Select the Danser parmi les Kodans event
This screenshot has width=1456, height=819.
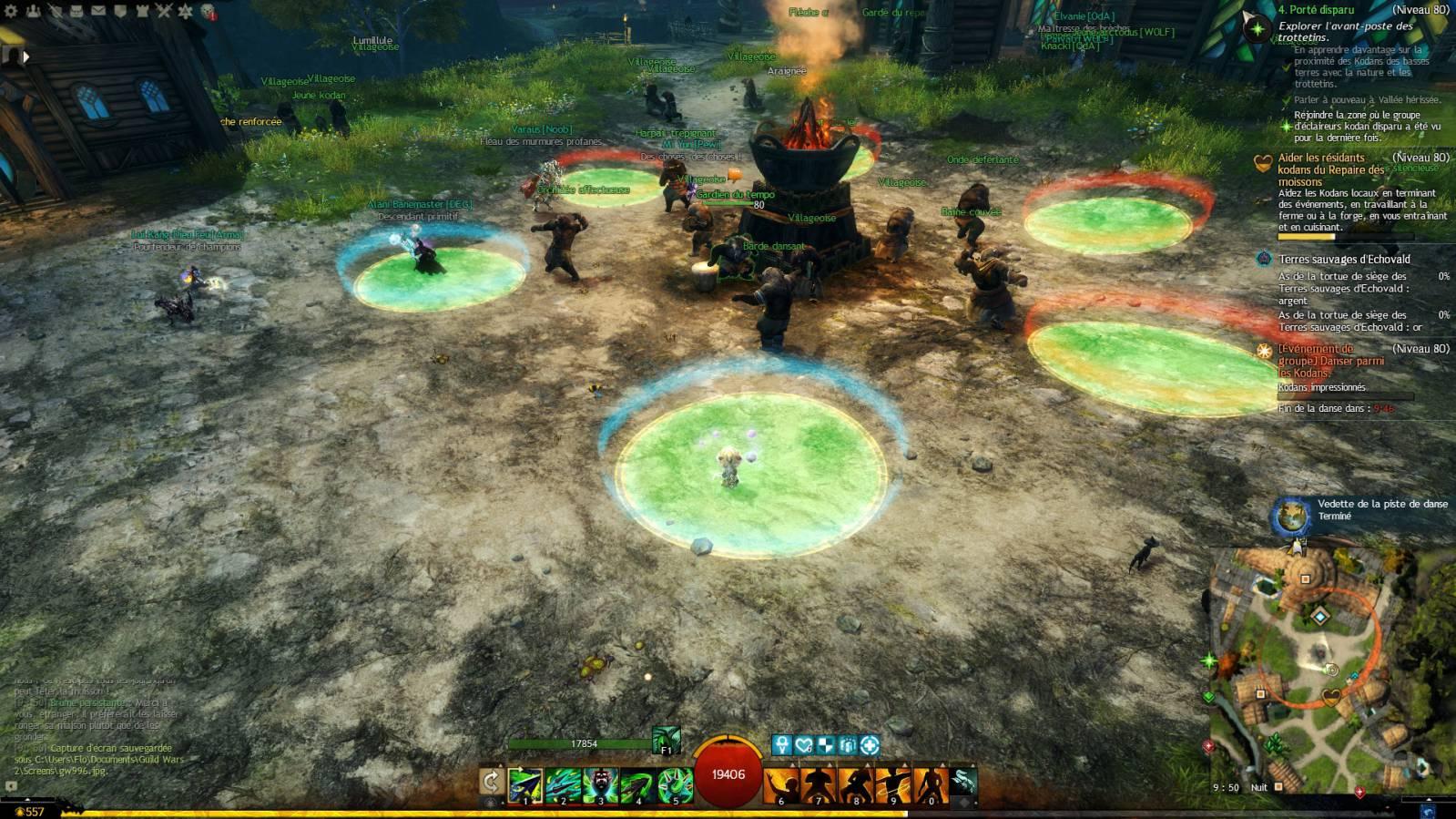(1330, 361)
